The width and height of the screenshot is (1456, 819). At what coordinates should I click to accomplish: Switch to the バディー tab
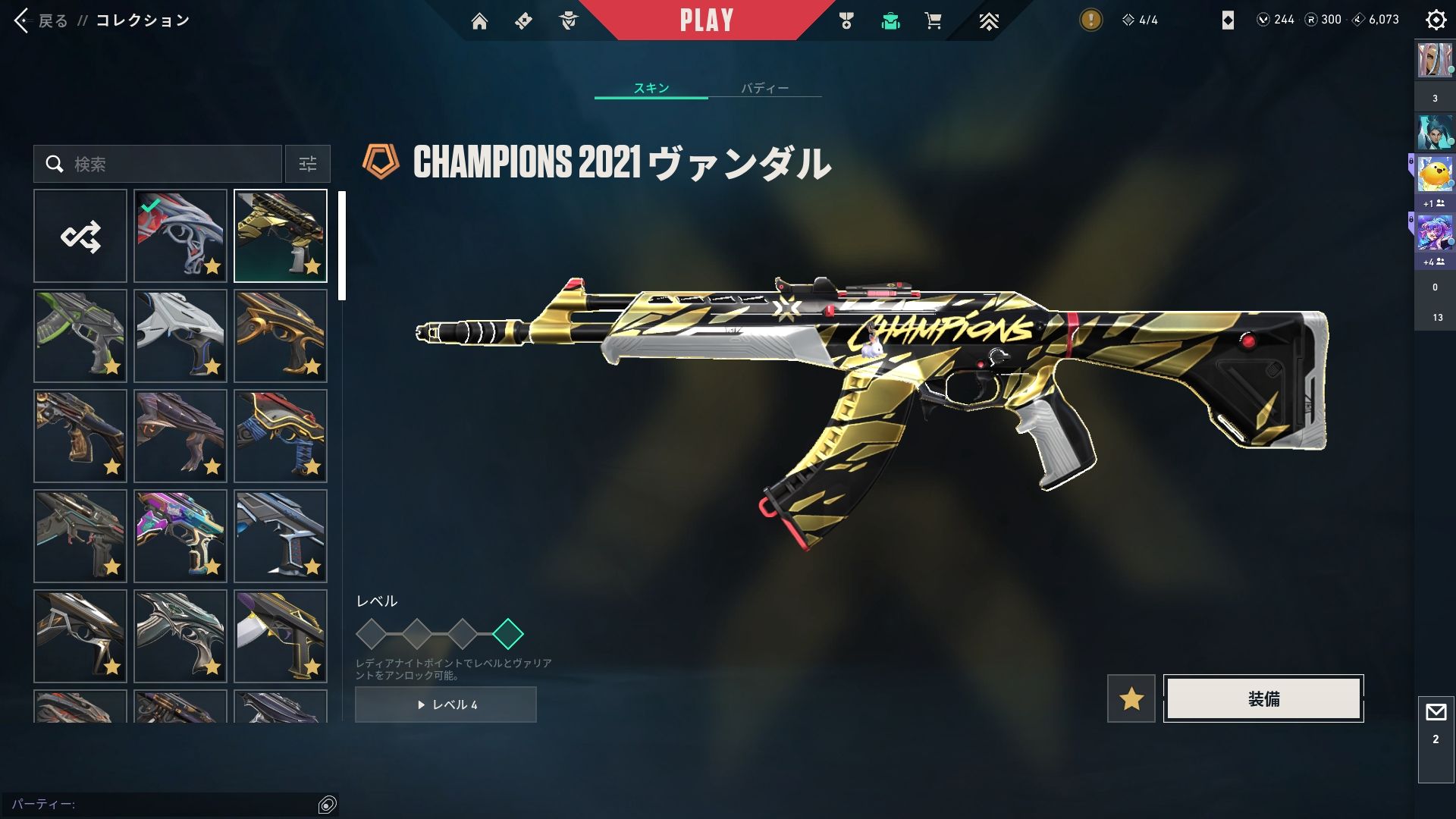[x=764, y=88]
